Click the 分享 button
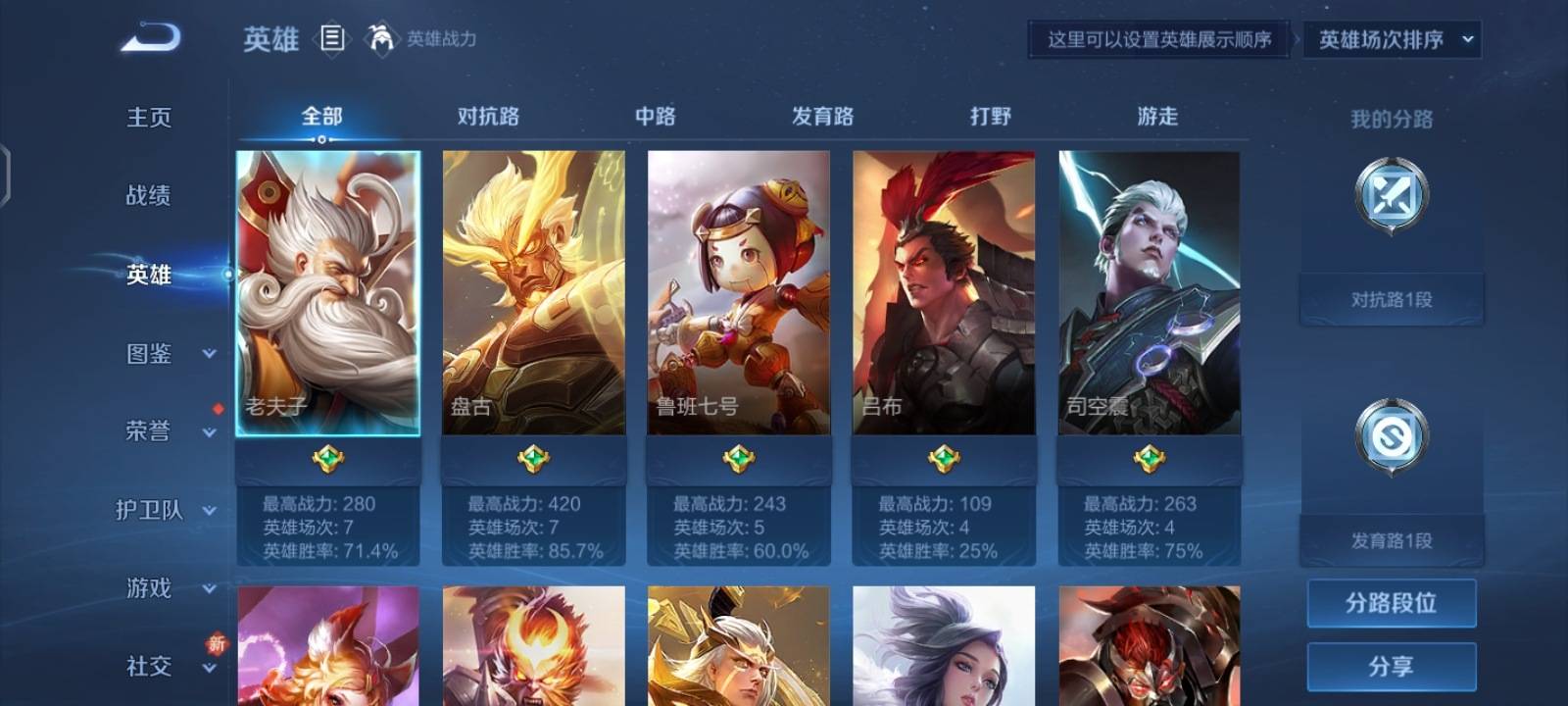Viewport: 1568px width, 706px height. [x=1392, y=667]
